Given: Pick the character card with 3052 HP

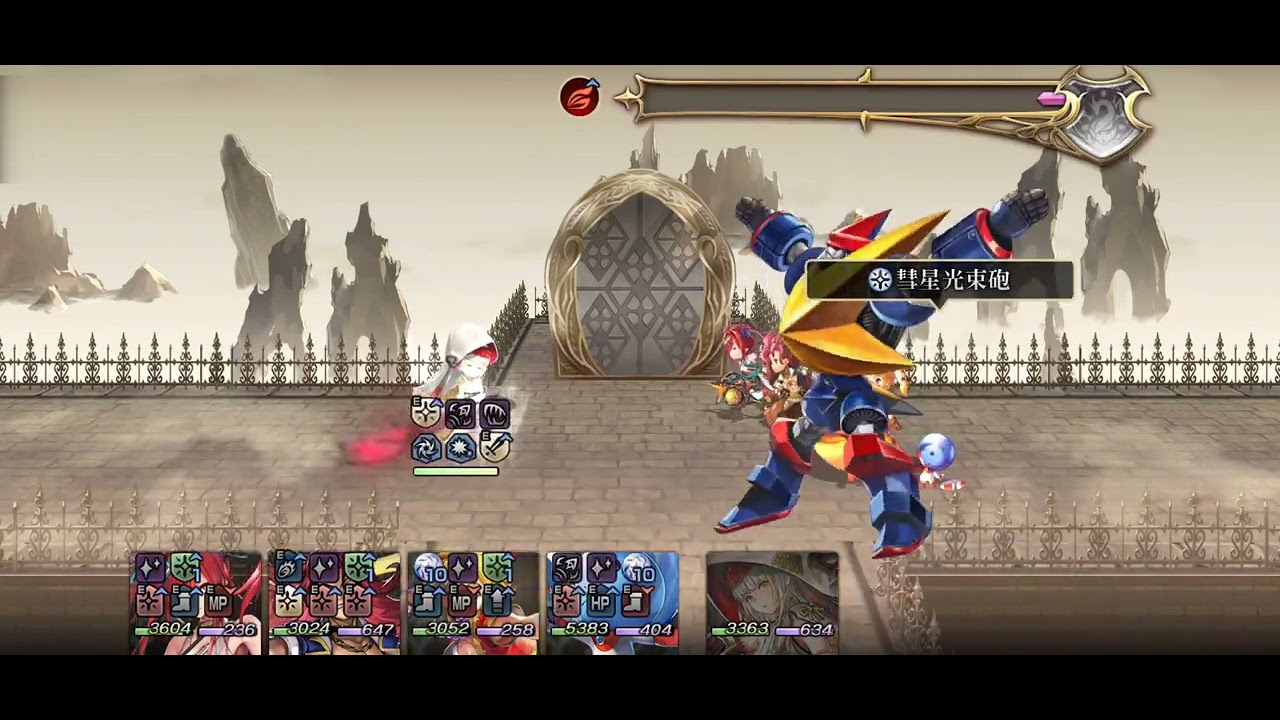Looking at the screenshot, I should 473,603.
